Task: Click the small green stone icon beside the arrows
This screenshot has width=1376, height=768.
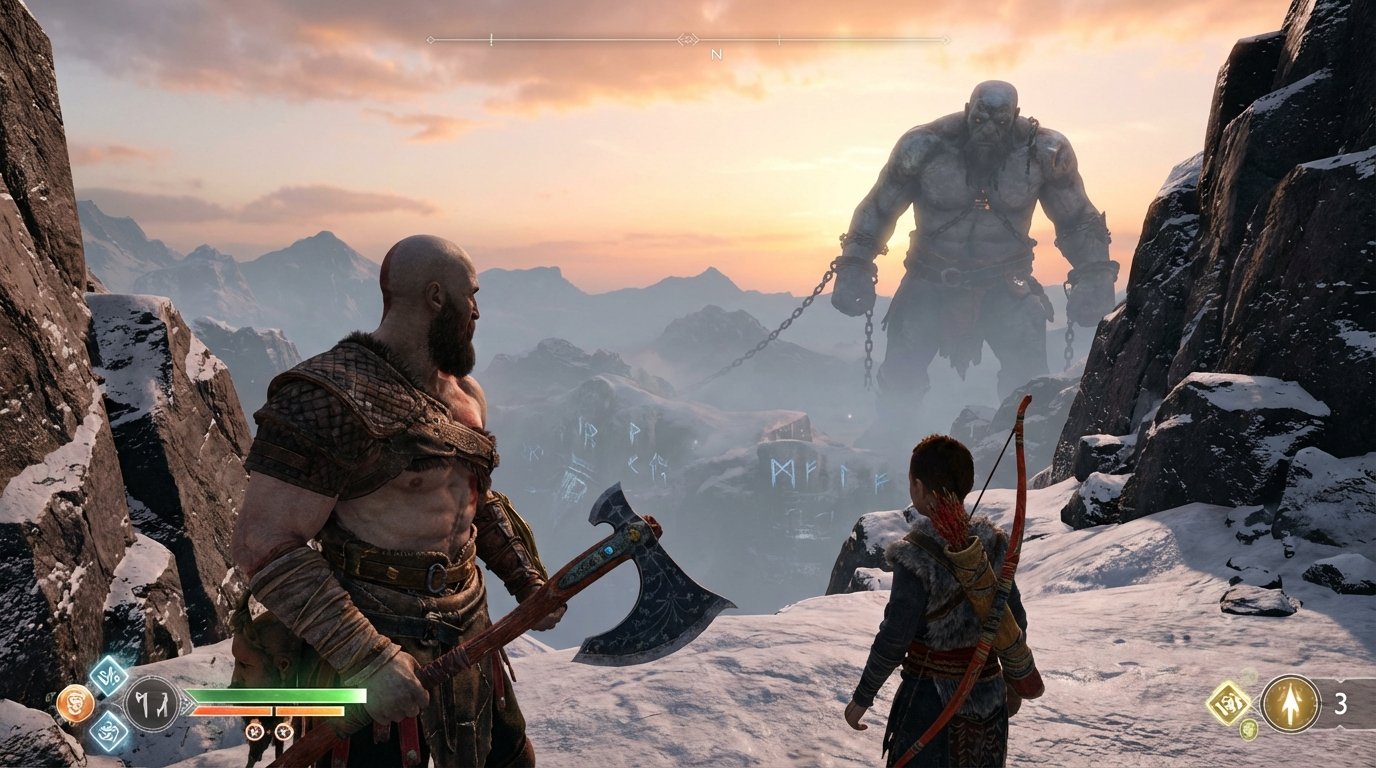Action: click(x=1248, y=730)
